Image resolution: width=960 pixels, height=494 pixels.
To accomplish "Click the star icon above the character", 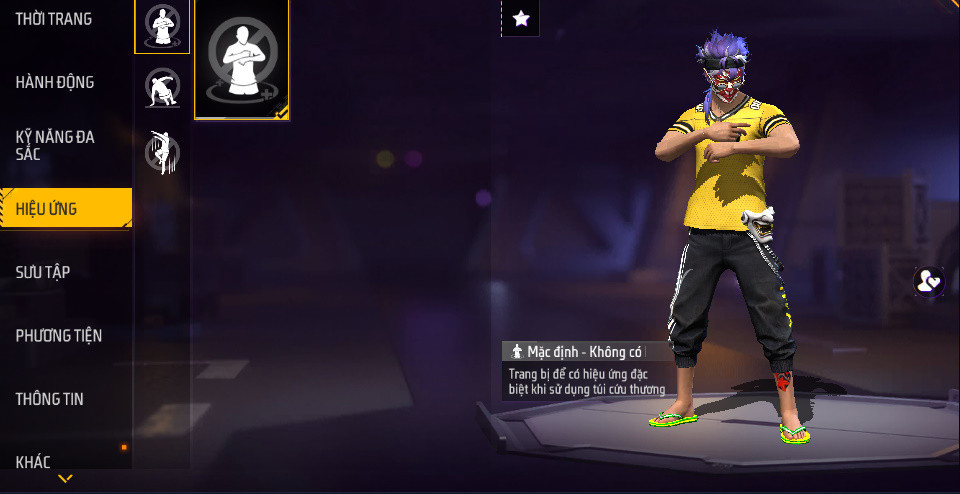I will point(521,18).
